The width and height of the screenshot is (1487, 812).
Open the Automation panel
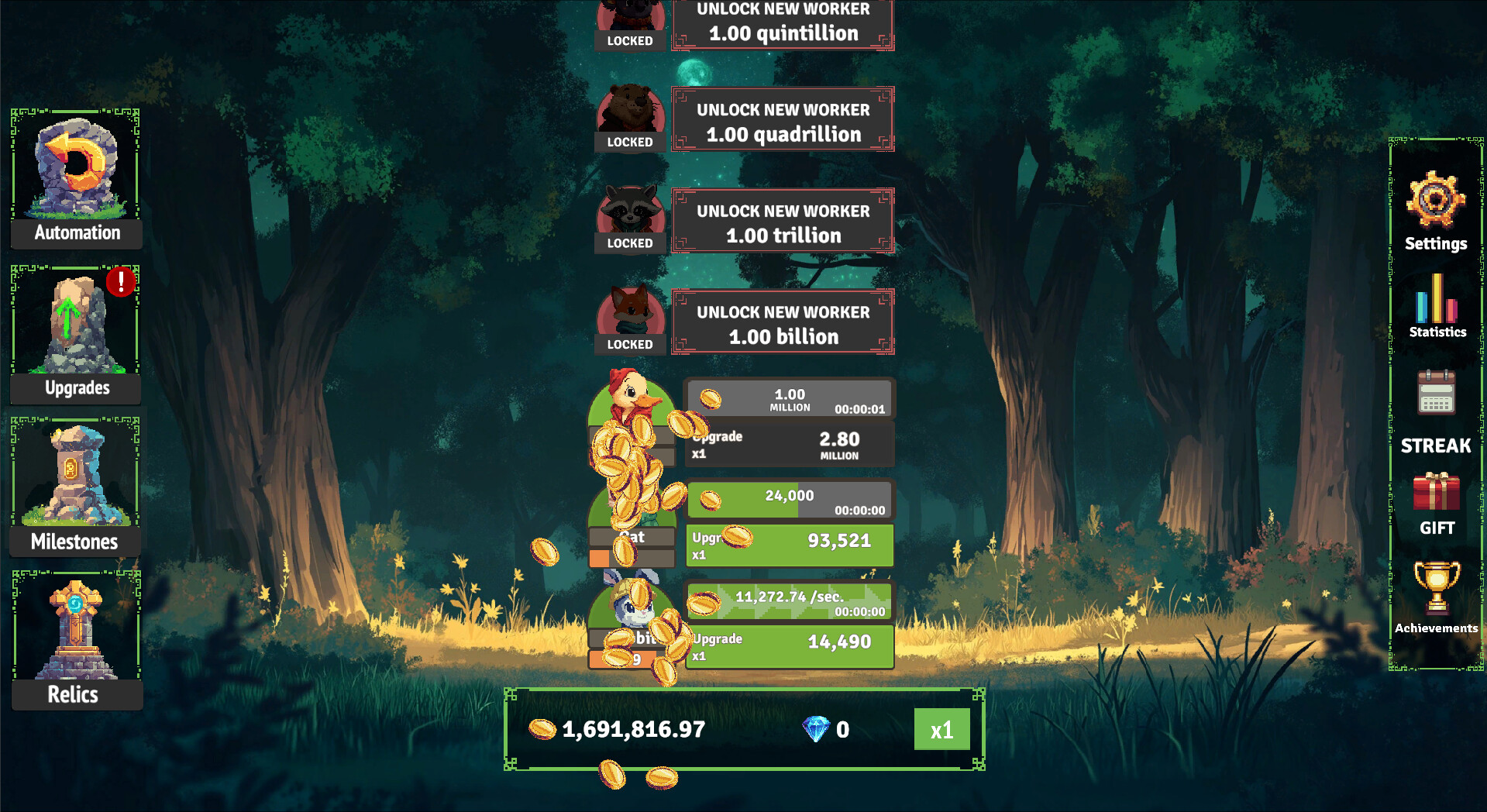click(x=75, y=178)
